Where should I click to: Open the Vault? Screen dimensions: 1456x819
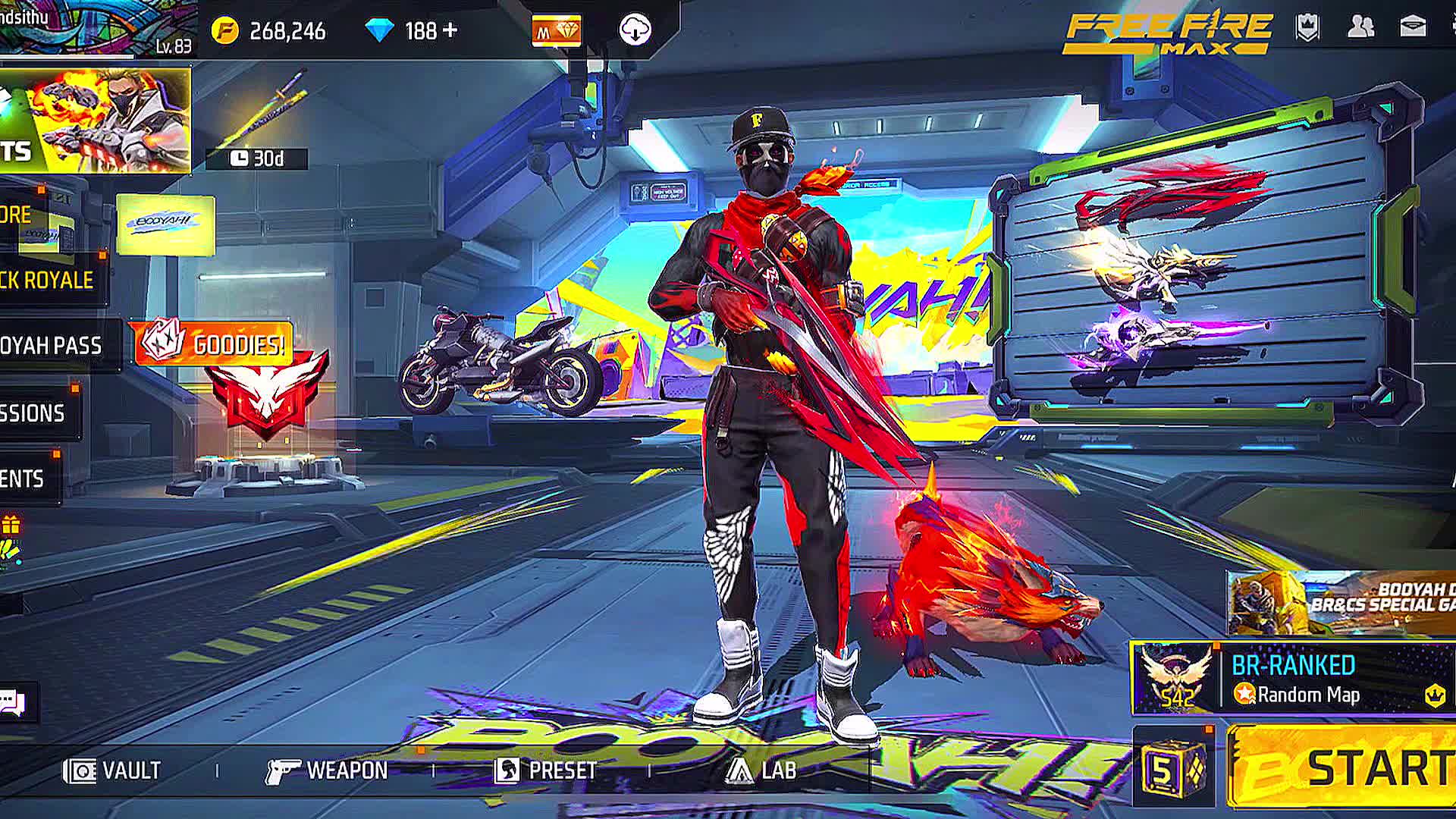(x=112, y=770)
